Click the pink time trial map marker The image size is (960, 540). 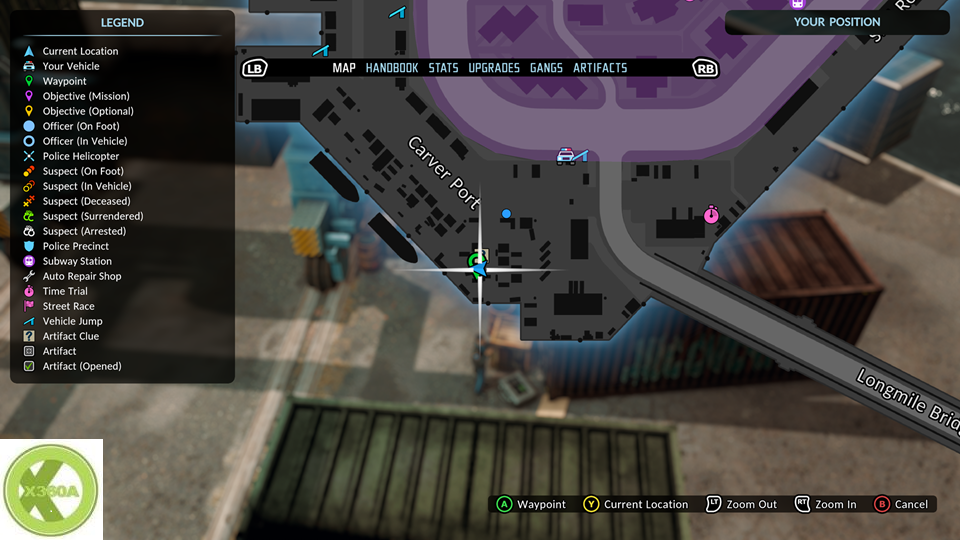tap(711, 214)
